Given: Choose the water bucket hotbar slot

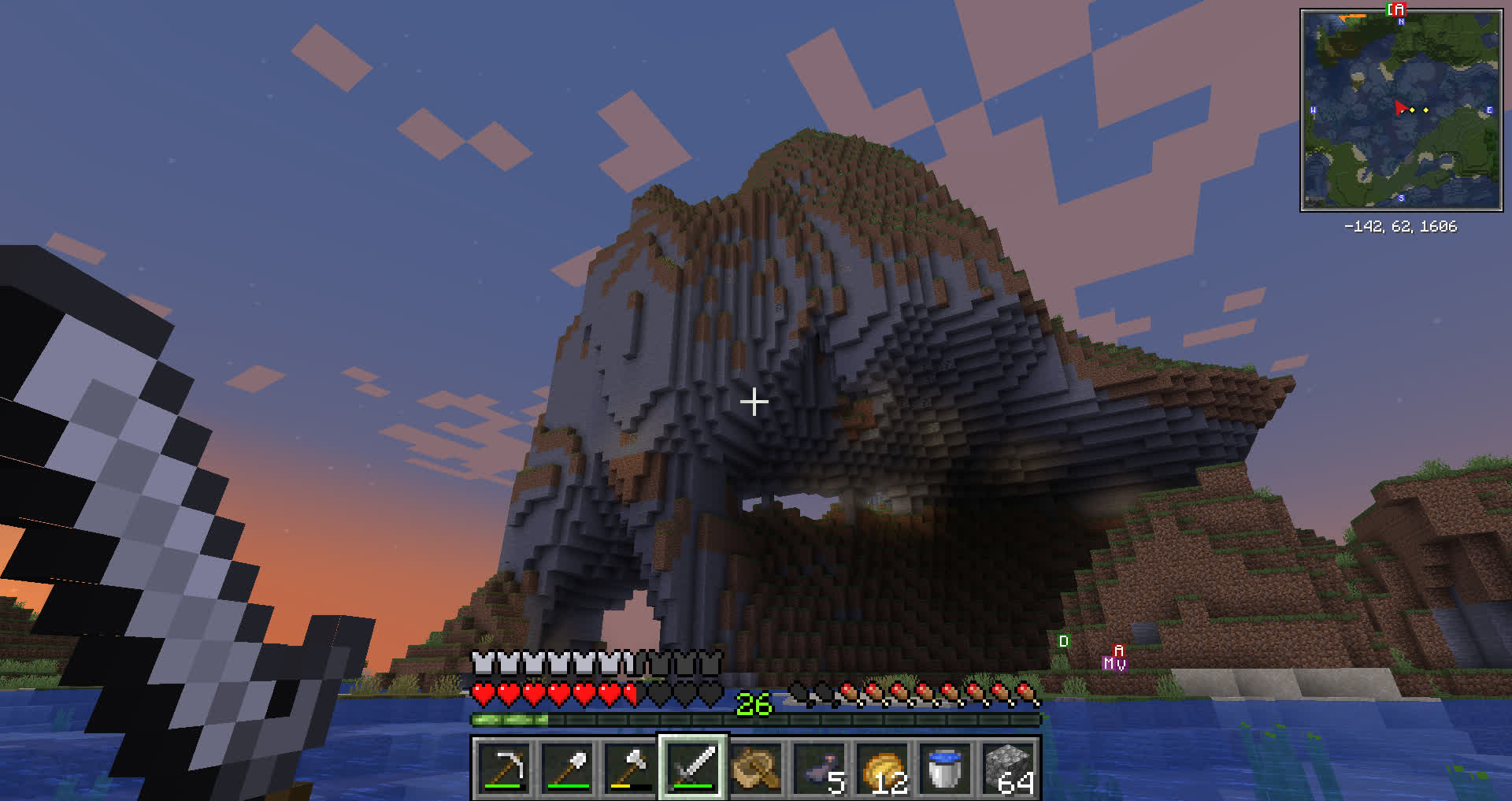Looking at the screenshot, I should [x=945, y=768].
